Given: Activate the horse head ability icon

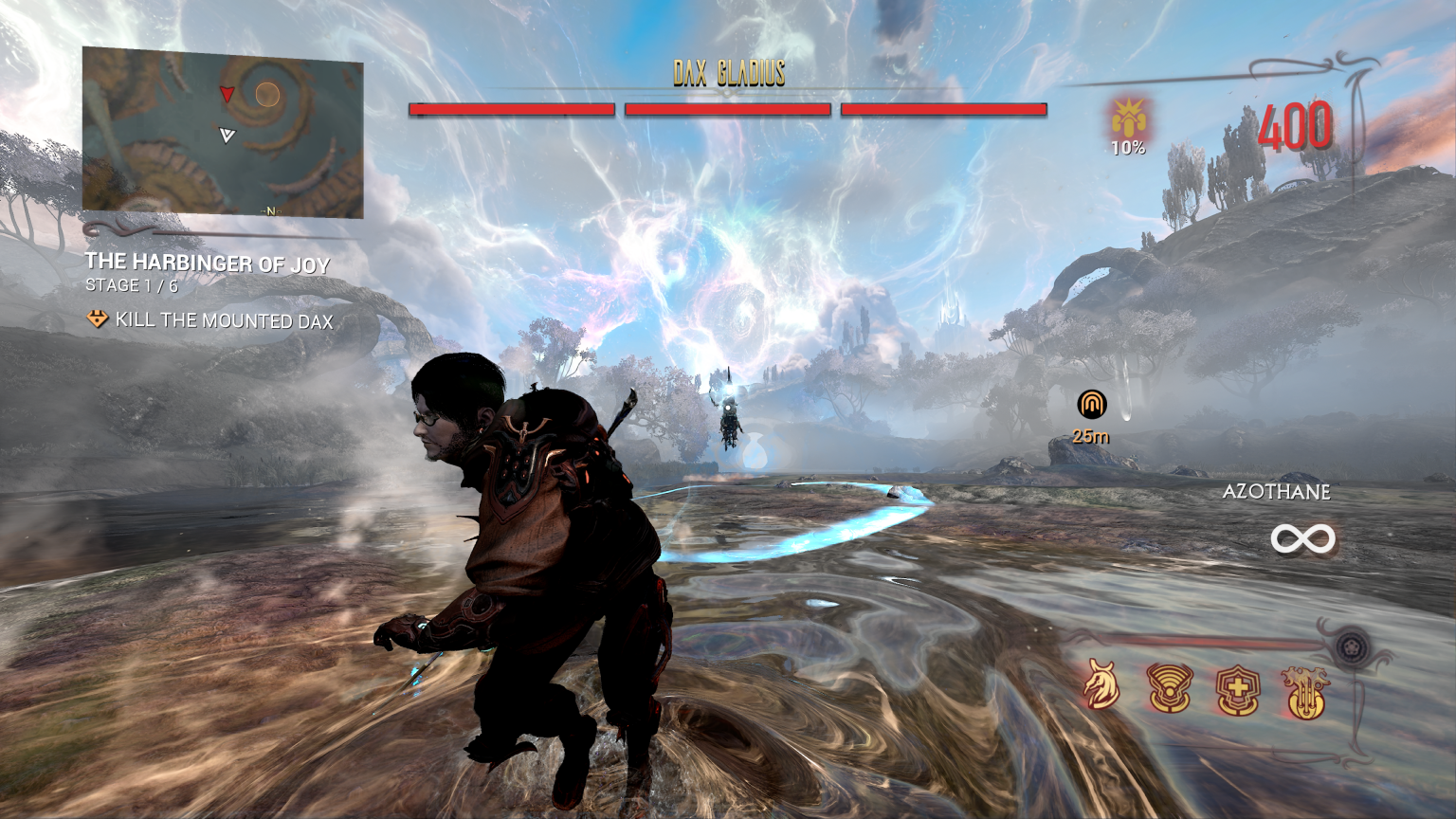Looking at the screenshot, I should [1101, 686].
